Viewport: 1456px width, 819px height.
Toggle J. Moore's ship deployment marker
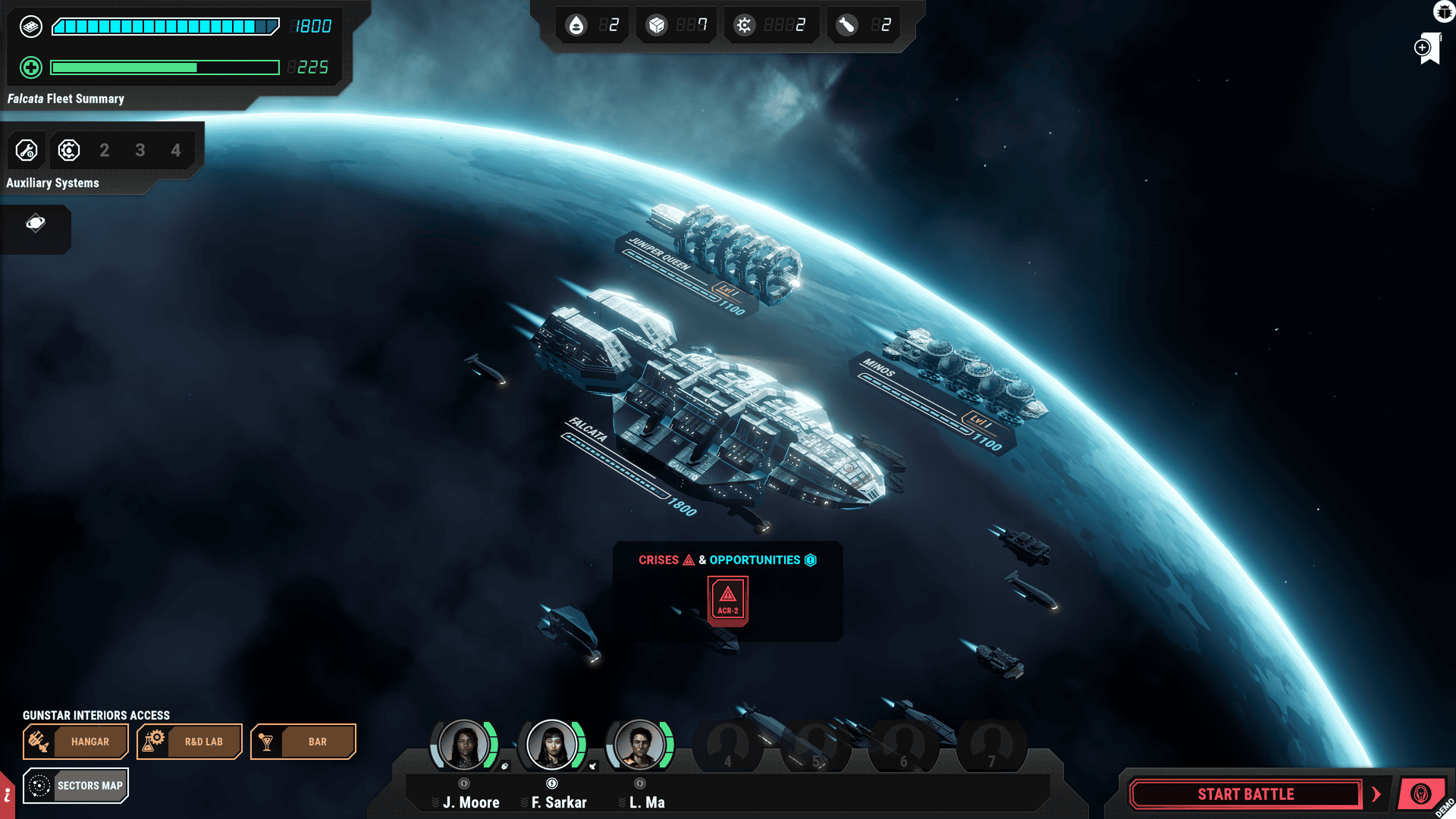(505, 766)
